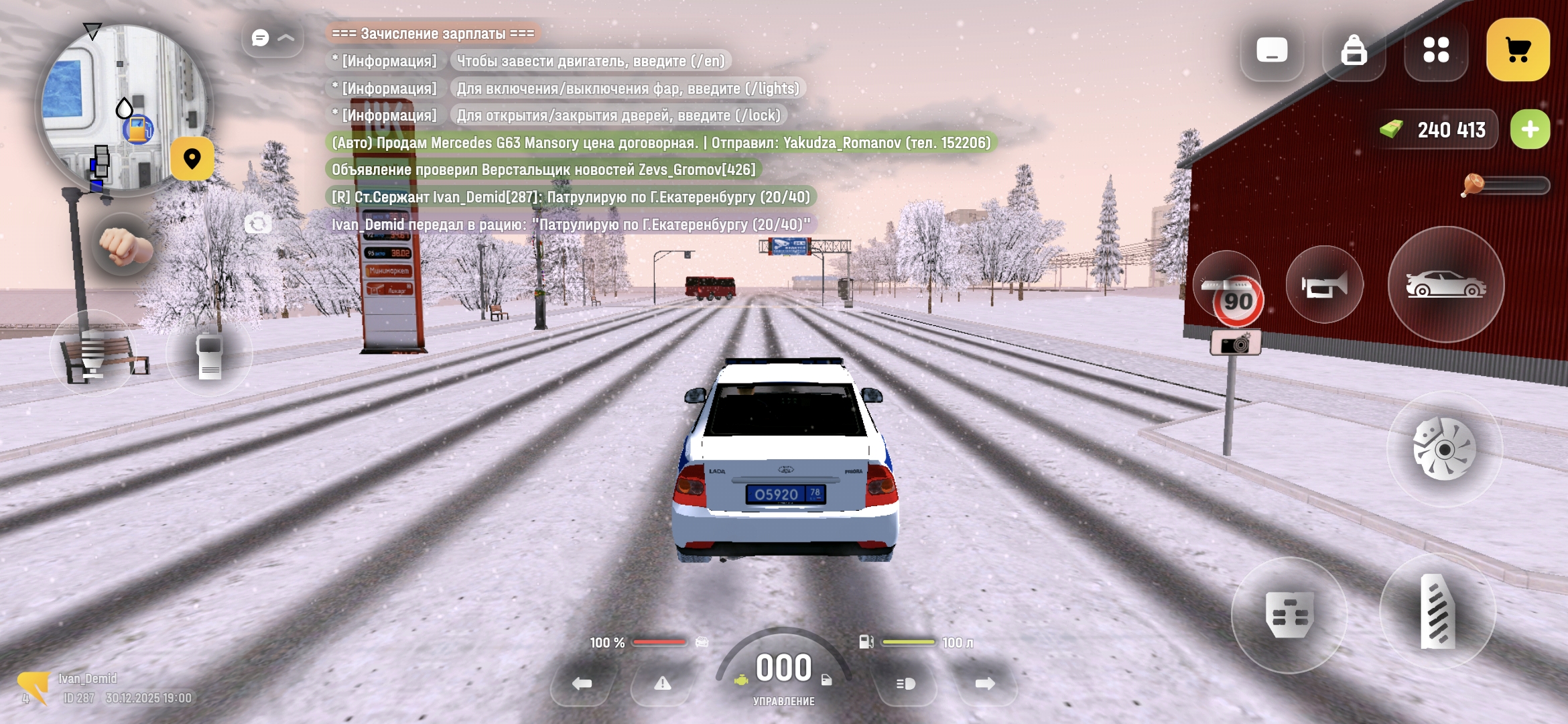Open the shop cart button
The height and width of the screenshot is (724, 1568).
(x=1517, y=50)
